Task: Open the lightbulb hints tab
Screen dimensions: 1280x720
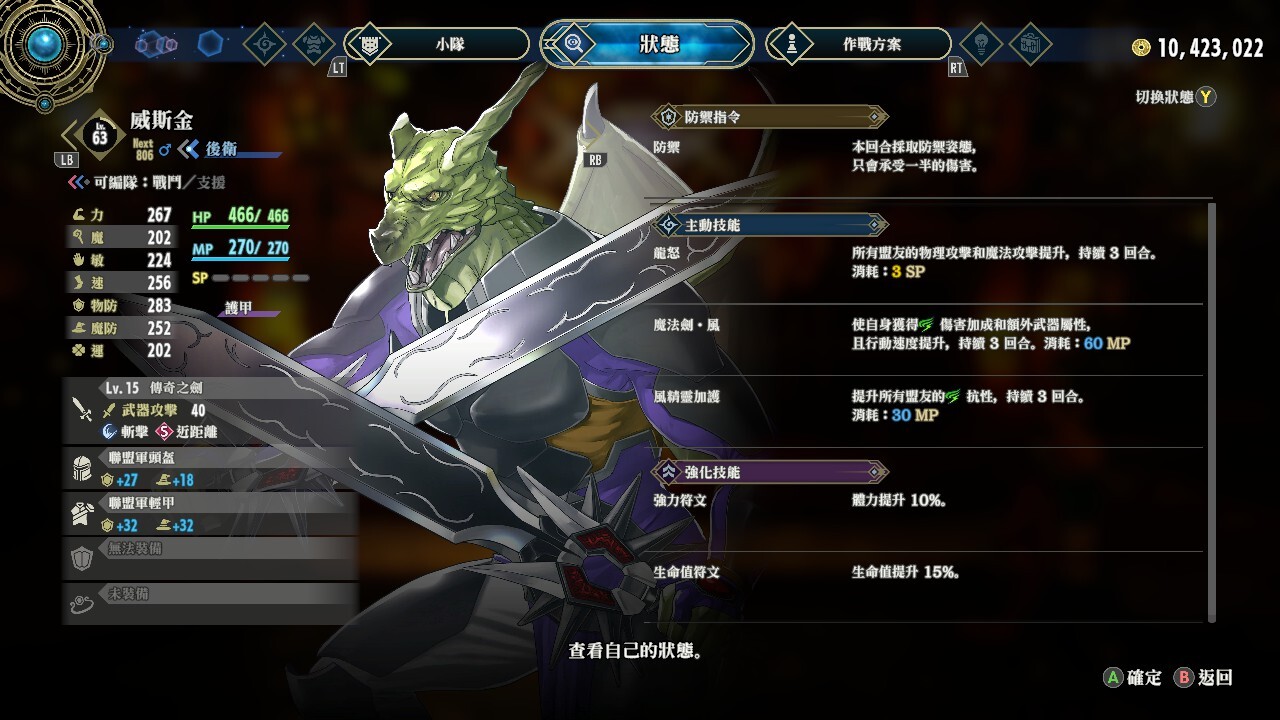Action: 981,44
